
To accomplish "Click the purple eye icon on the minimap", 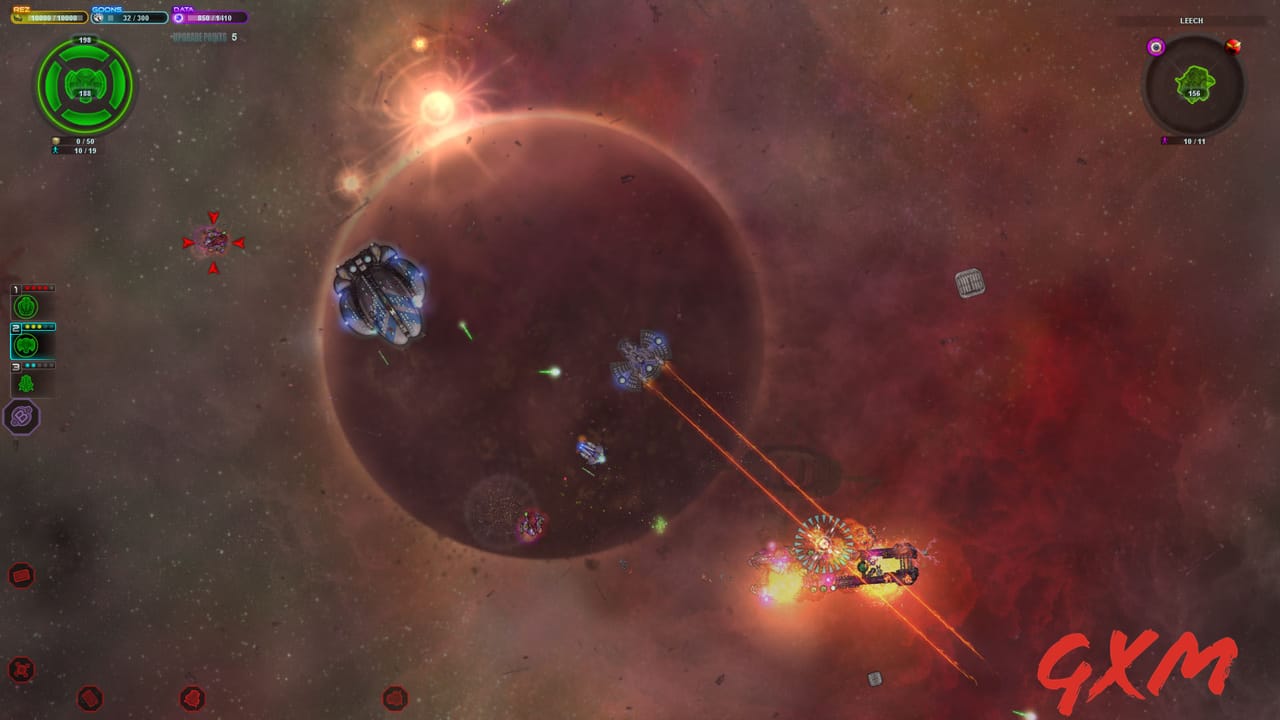I will pos(1156,47).
